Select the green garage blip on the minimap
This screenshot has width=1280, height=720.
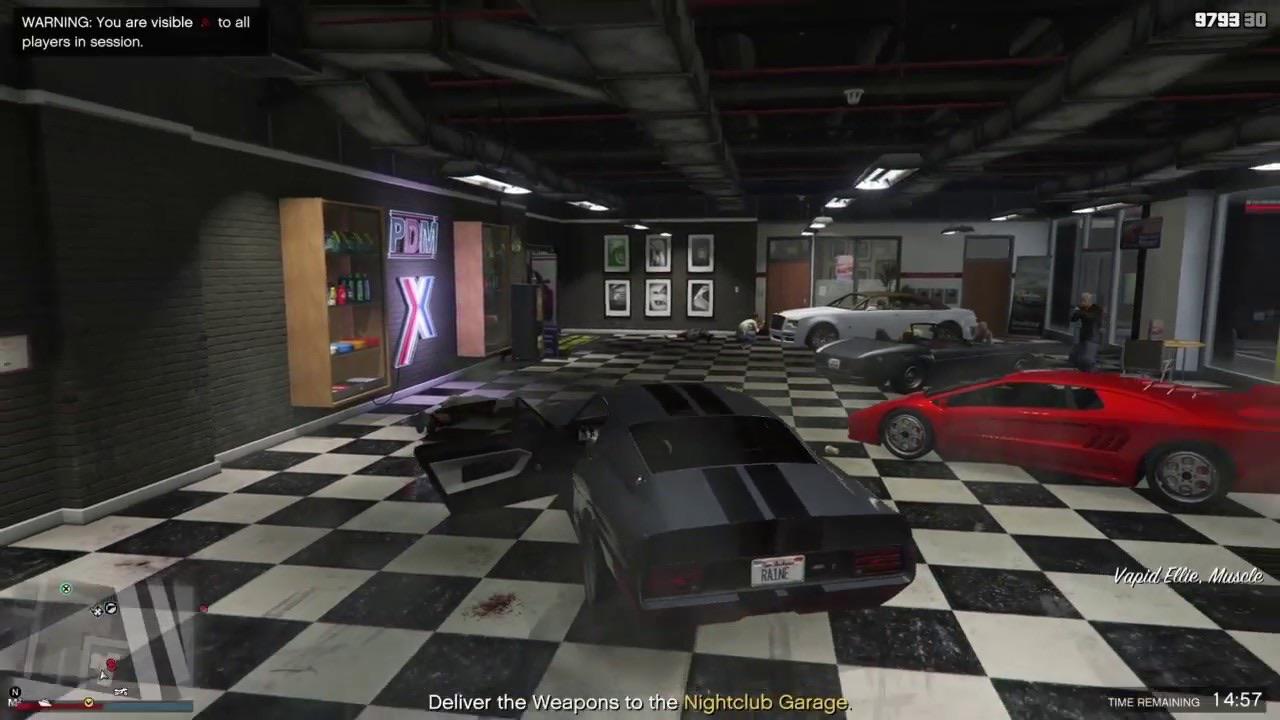point(66,589)
